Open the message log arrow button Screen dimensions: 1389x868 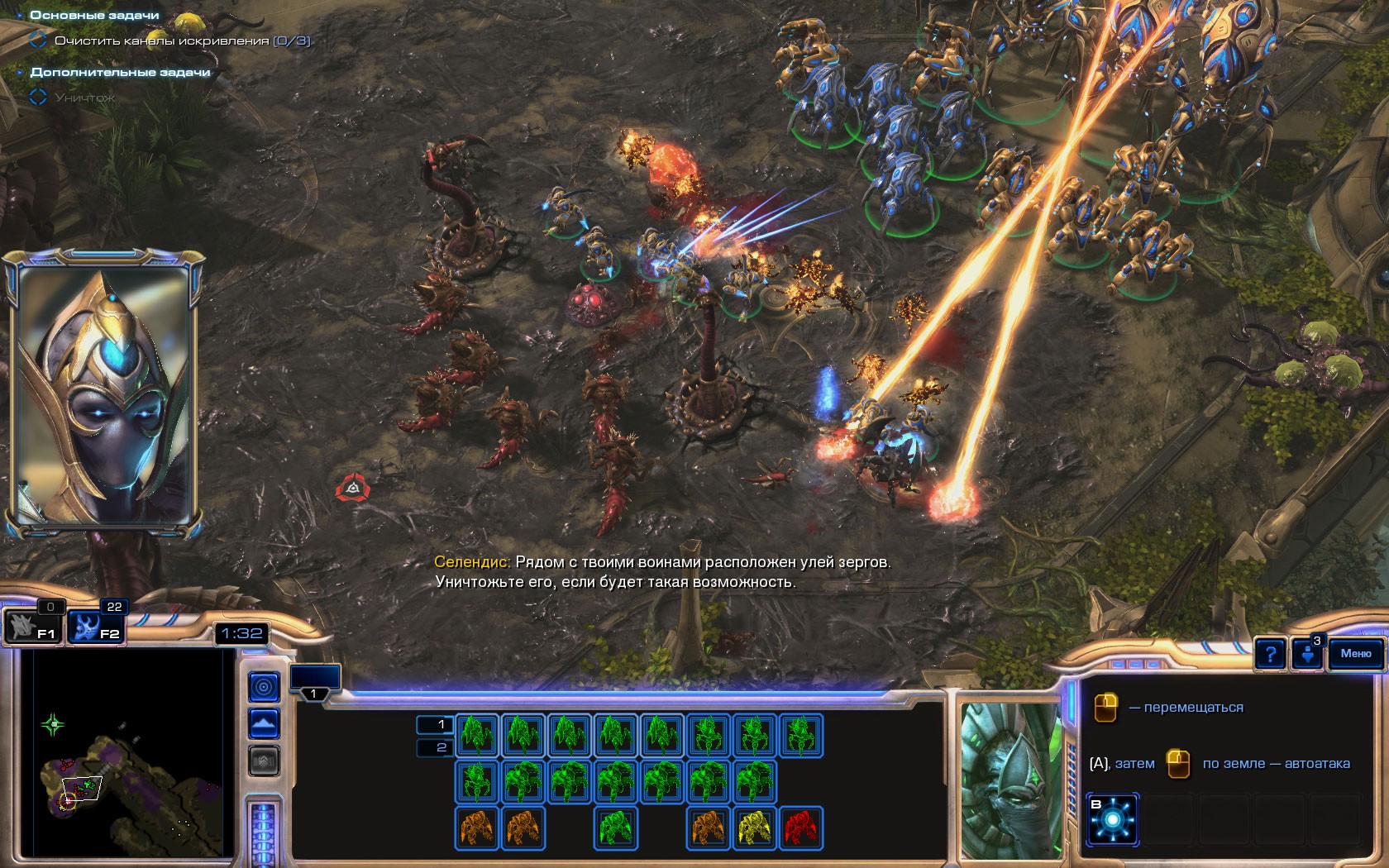pos(1308,655)
